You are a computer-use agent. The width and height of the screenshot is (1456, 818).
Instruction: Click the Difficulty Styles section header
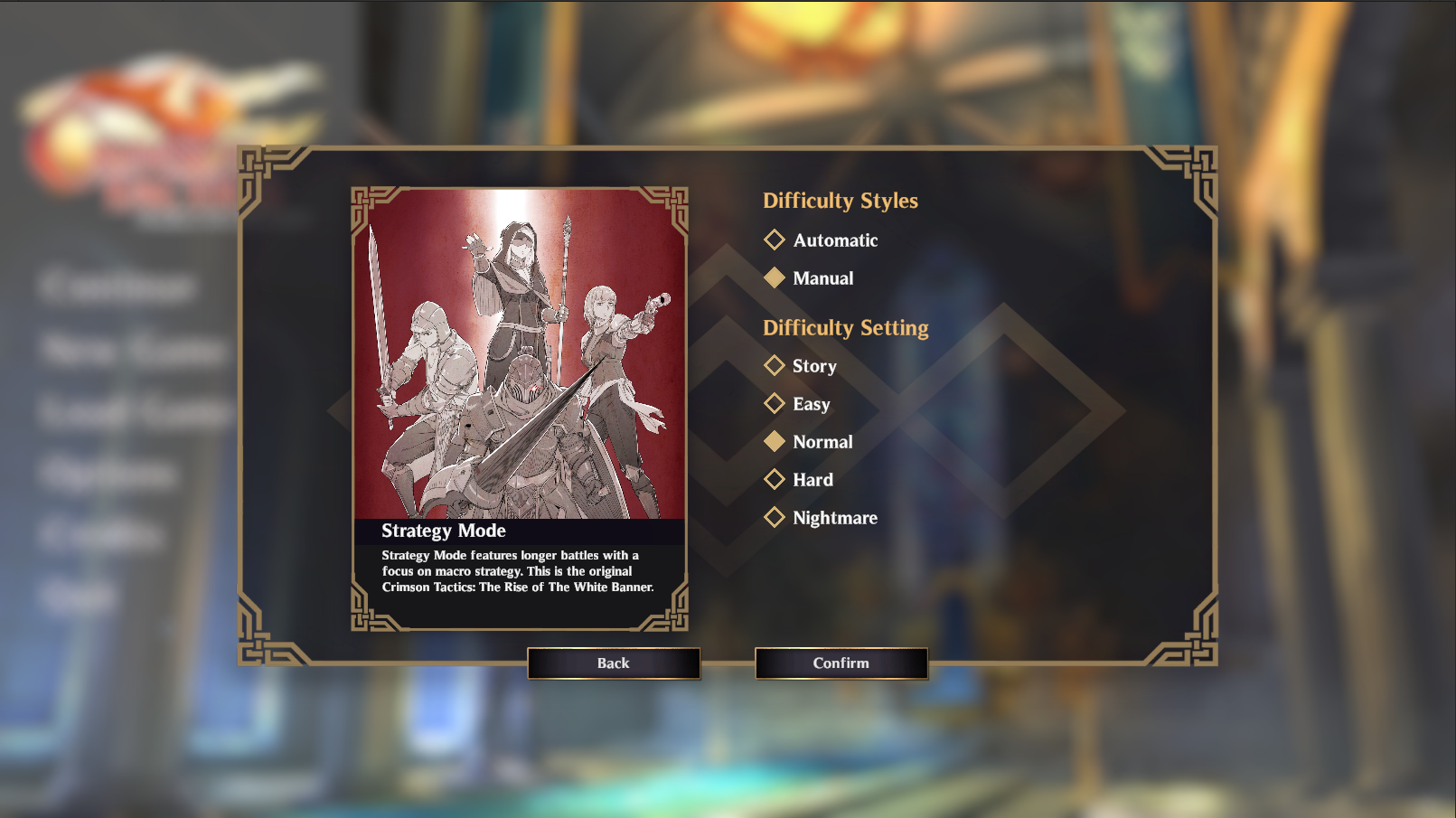841,202
